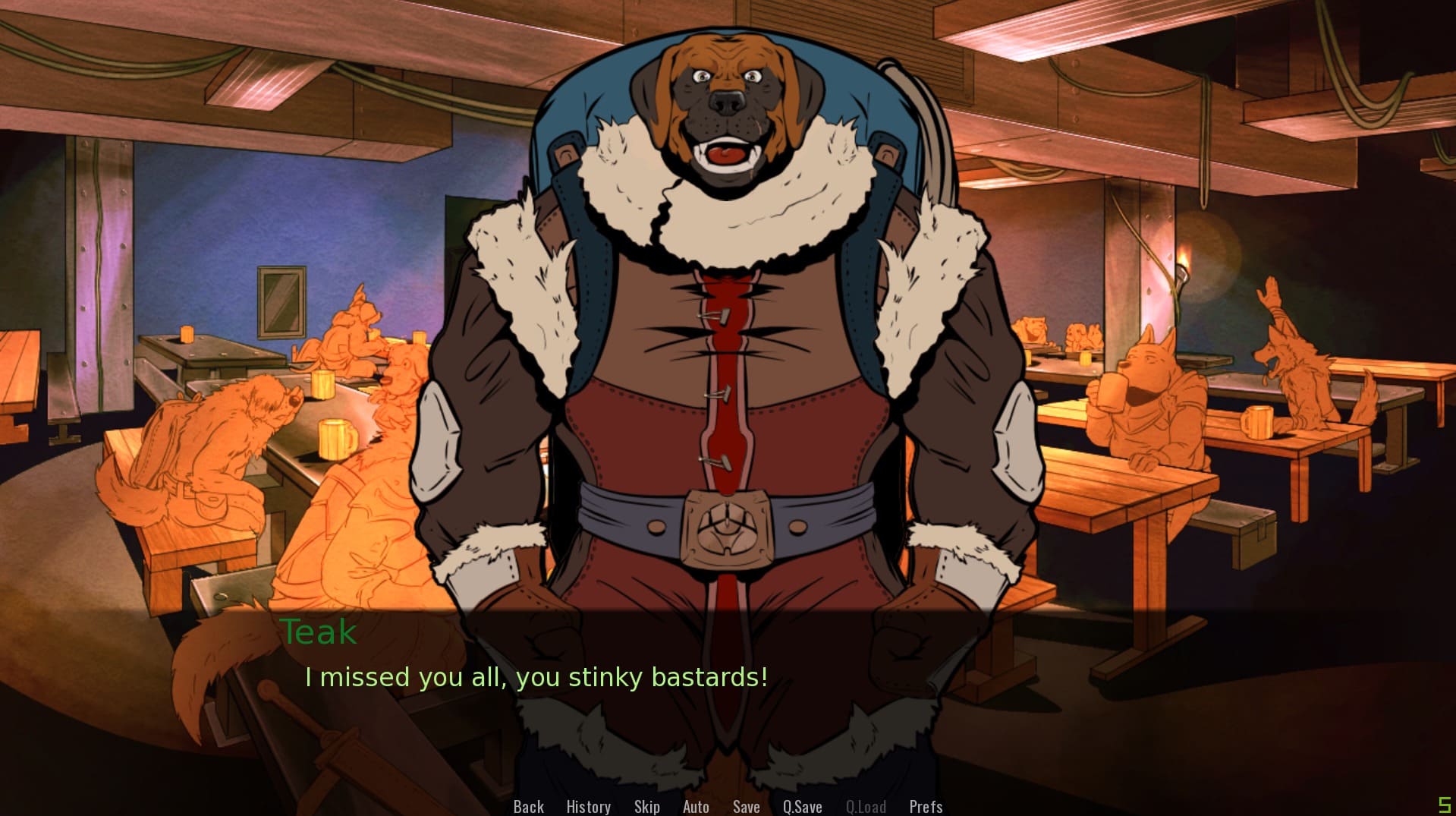
Task: Activate Skip to fast-forward dialogue
Action: [646, 806]
